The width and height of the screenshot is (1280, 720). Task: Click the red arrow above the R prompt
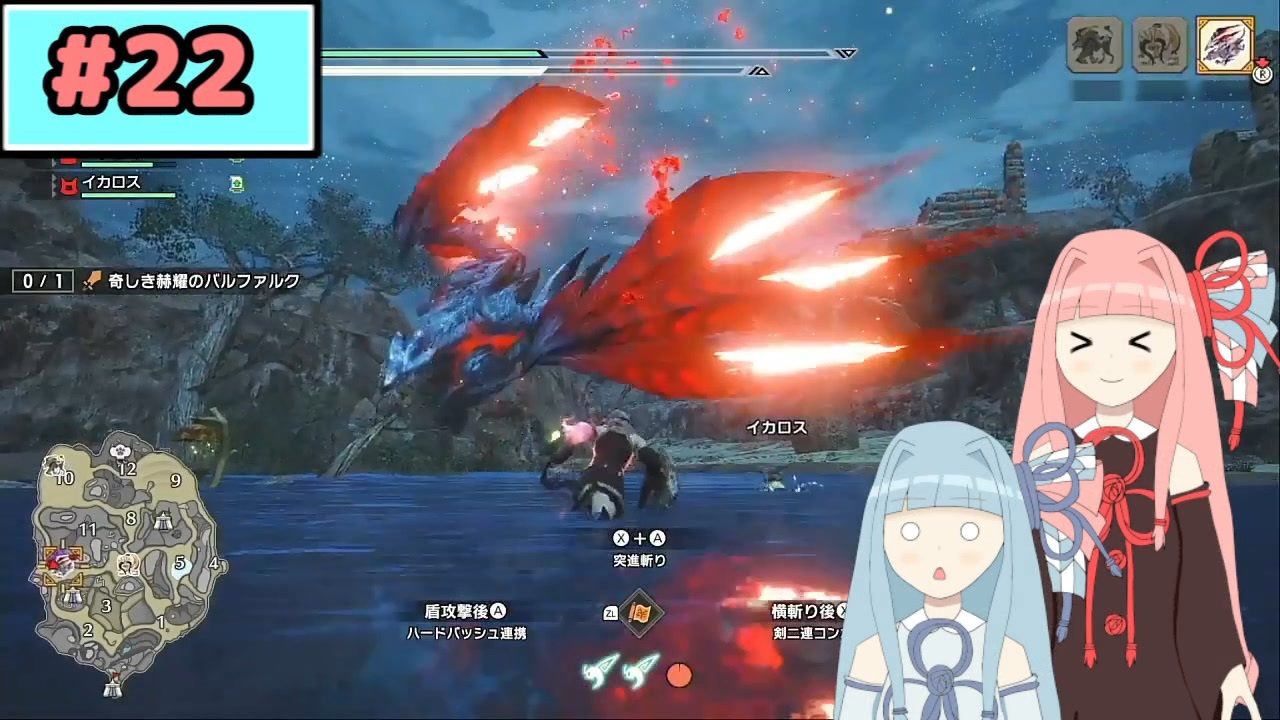coord(1263,61)
